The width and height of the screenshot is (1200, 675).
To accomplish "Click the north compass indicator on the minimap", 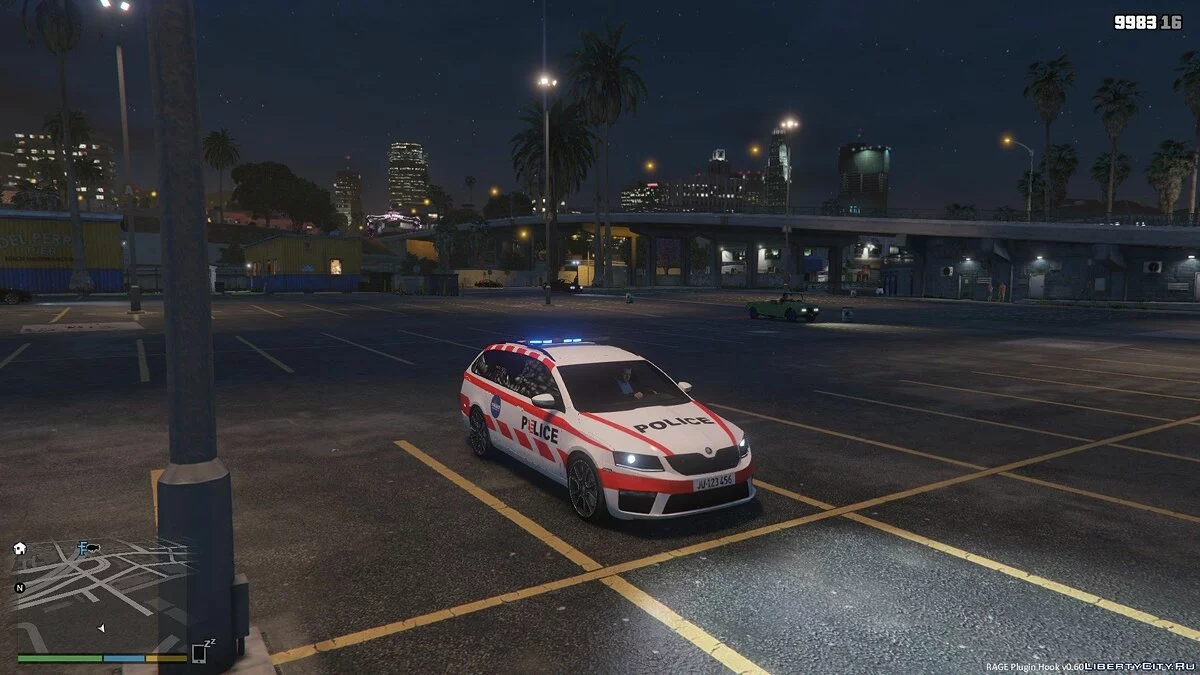I will point(19,587).
